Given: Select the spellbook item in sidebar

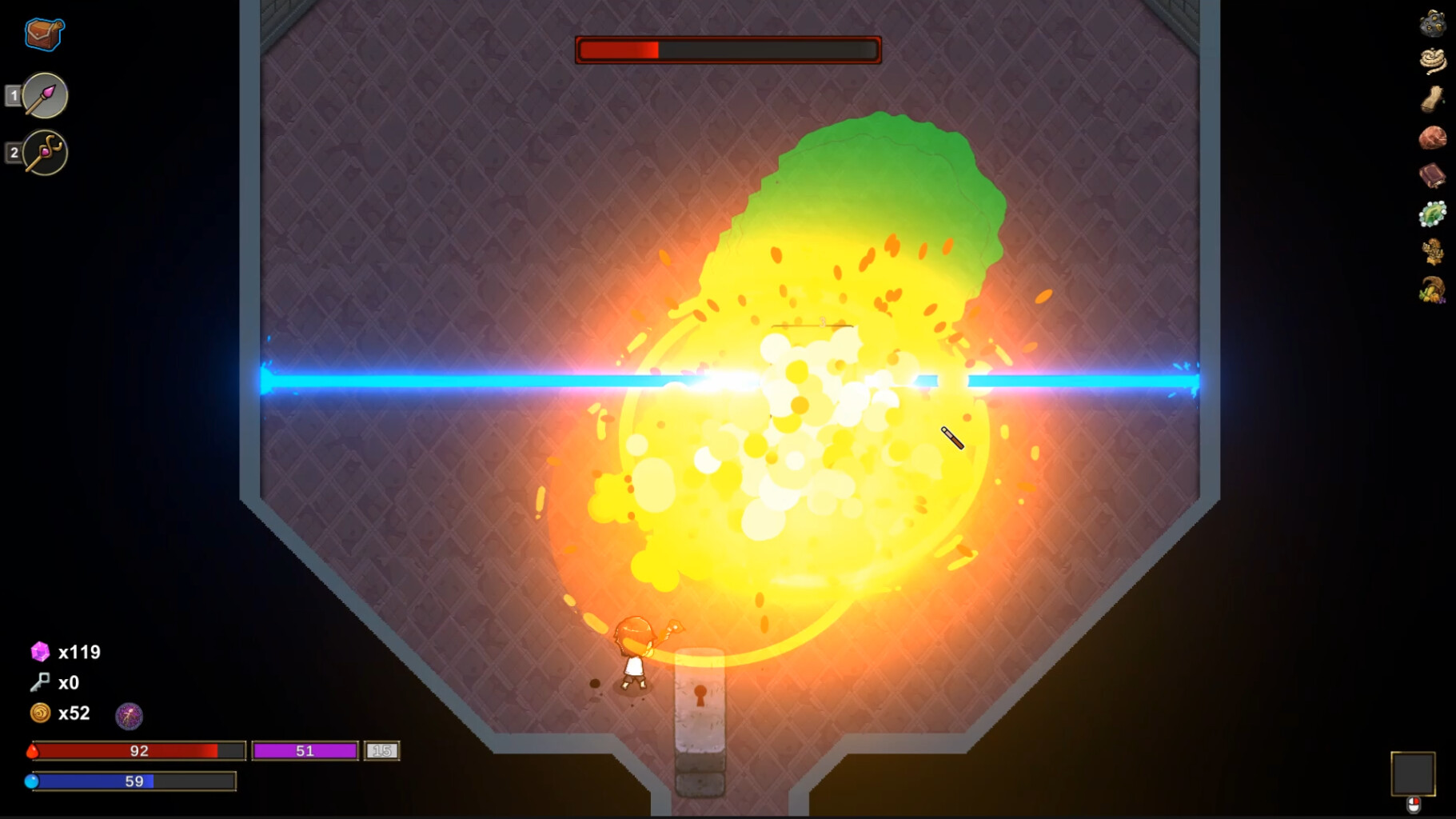Looking at the screenshot, I should pos(1434,176).
